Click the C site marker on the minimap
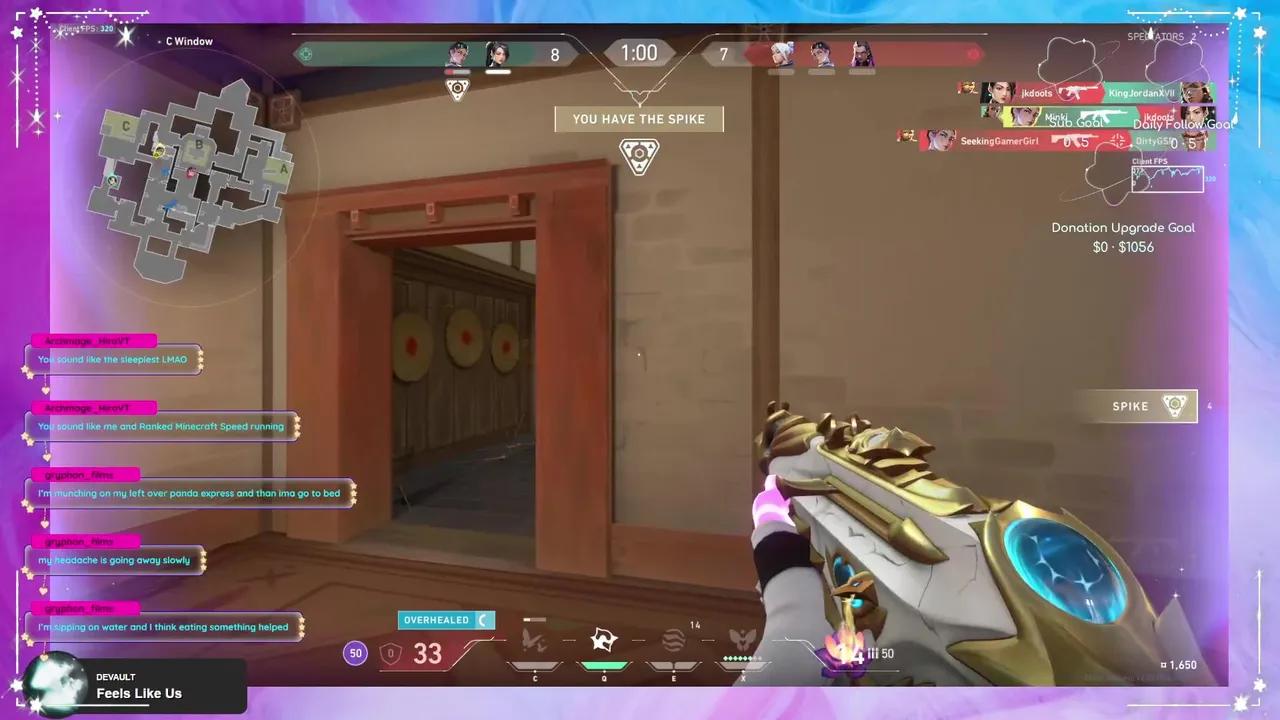This screenshot has height=720, width=1280. pyautogui.click(x=125, y=126)
